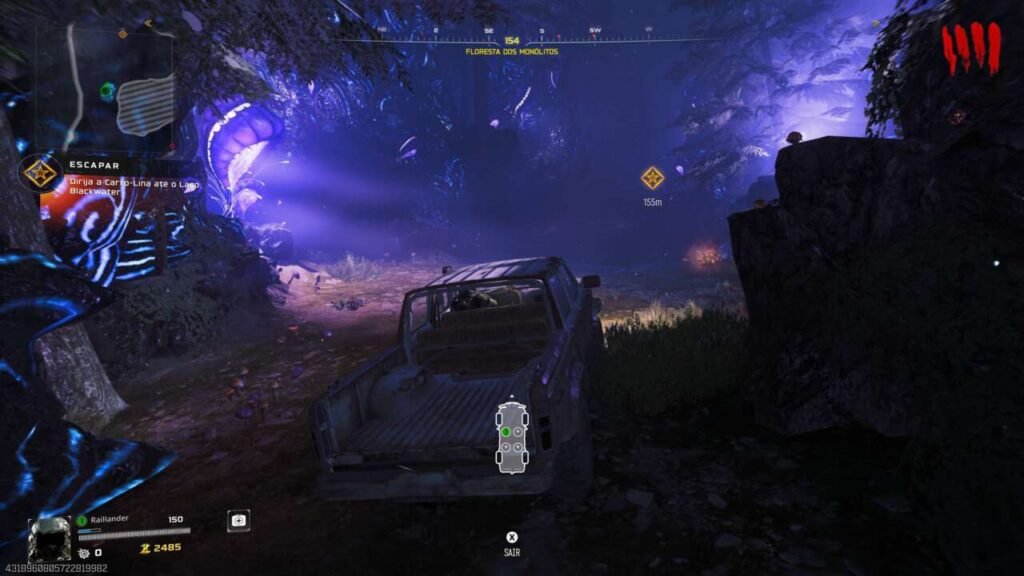The image size is (1024, 576).
Task: Click the gear salvage icon
Action: click(85, 552)
